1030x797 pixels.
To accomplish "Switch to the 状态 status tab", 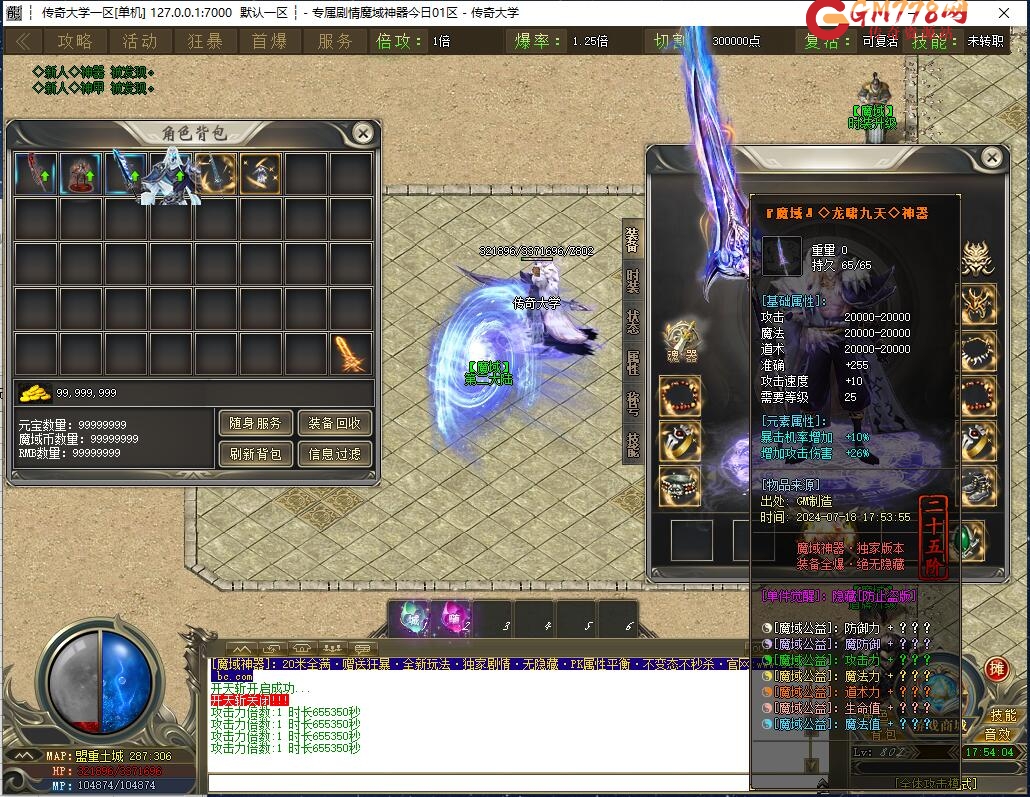I will (633, 321).
